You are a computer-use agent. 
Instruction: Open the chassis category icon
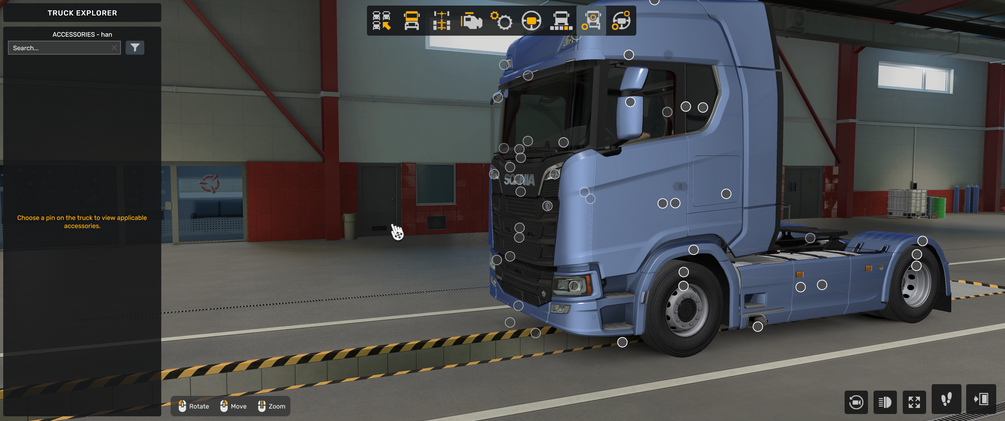click(441, 21)
